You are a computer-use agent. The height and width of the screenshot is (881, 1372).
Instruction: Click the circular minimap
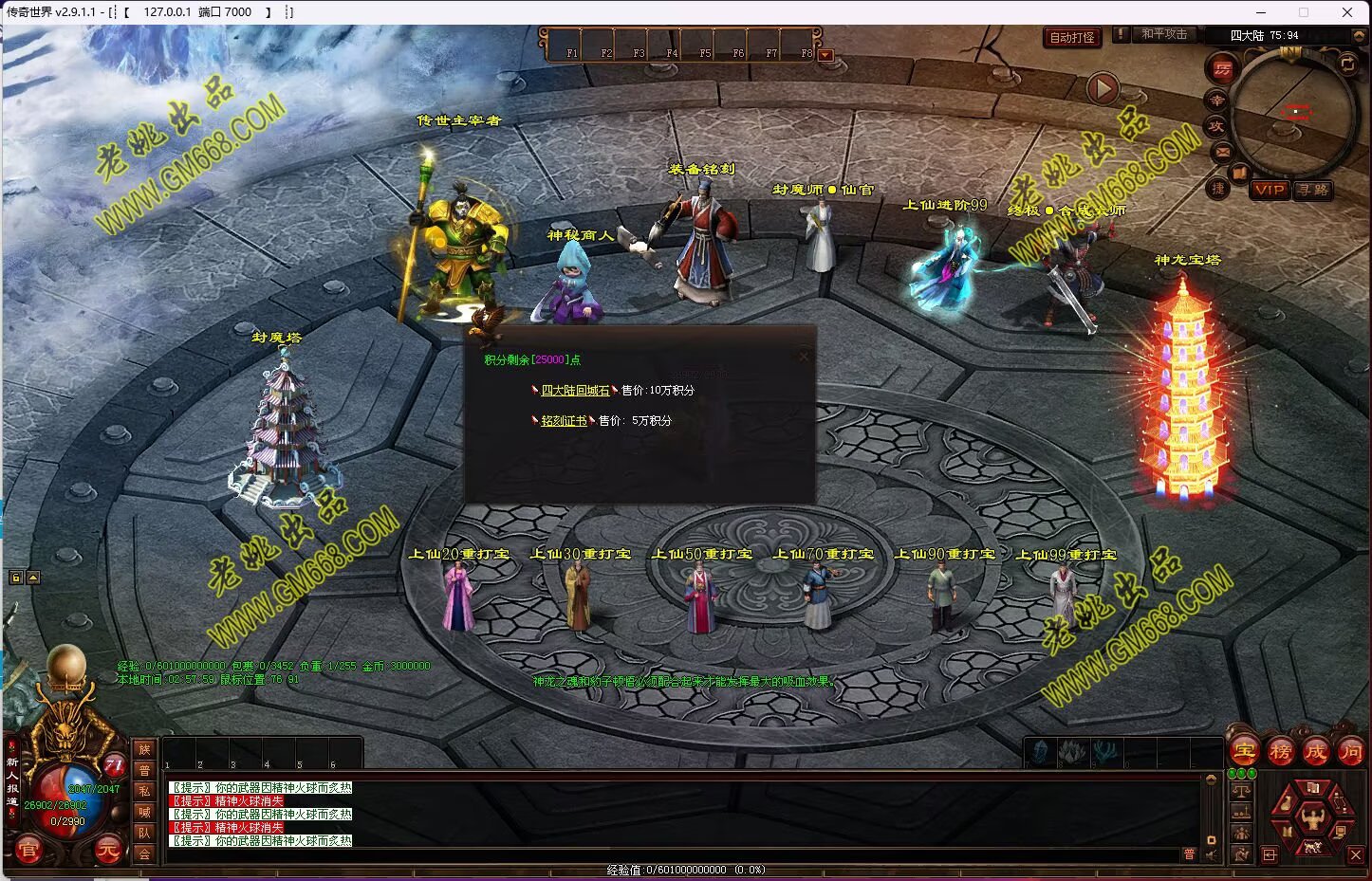[x=1294, y=111]
